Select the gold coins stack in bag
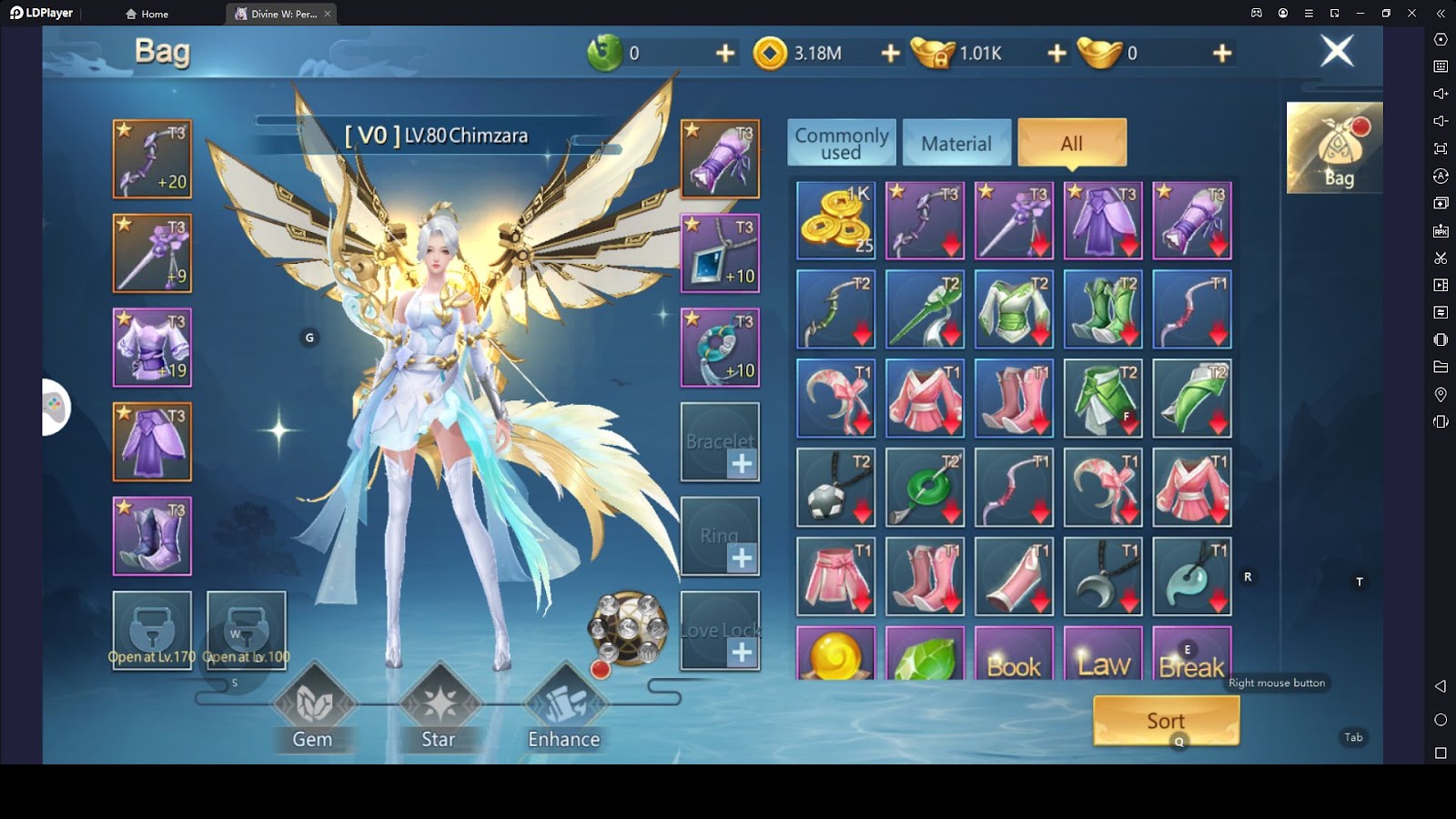Viewport: 1456px width, 819px height. coord(835,220)
